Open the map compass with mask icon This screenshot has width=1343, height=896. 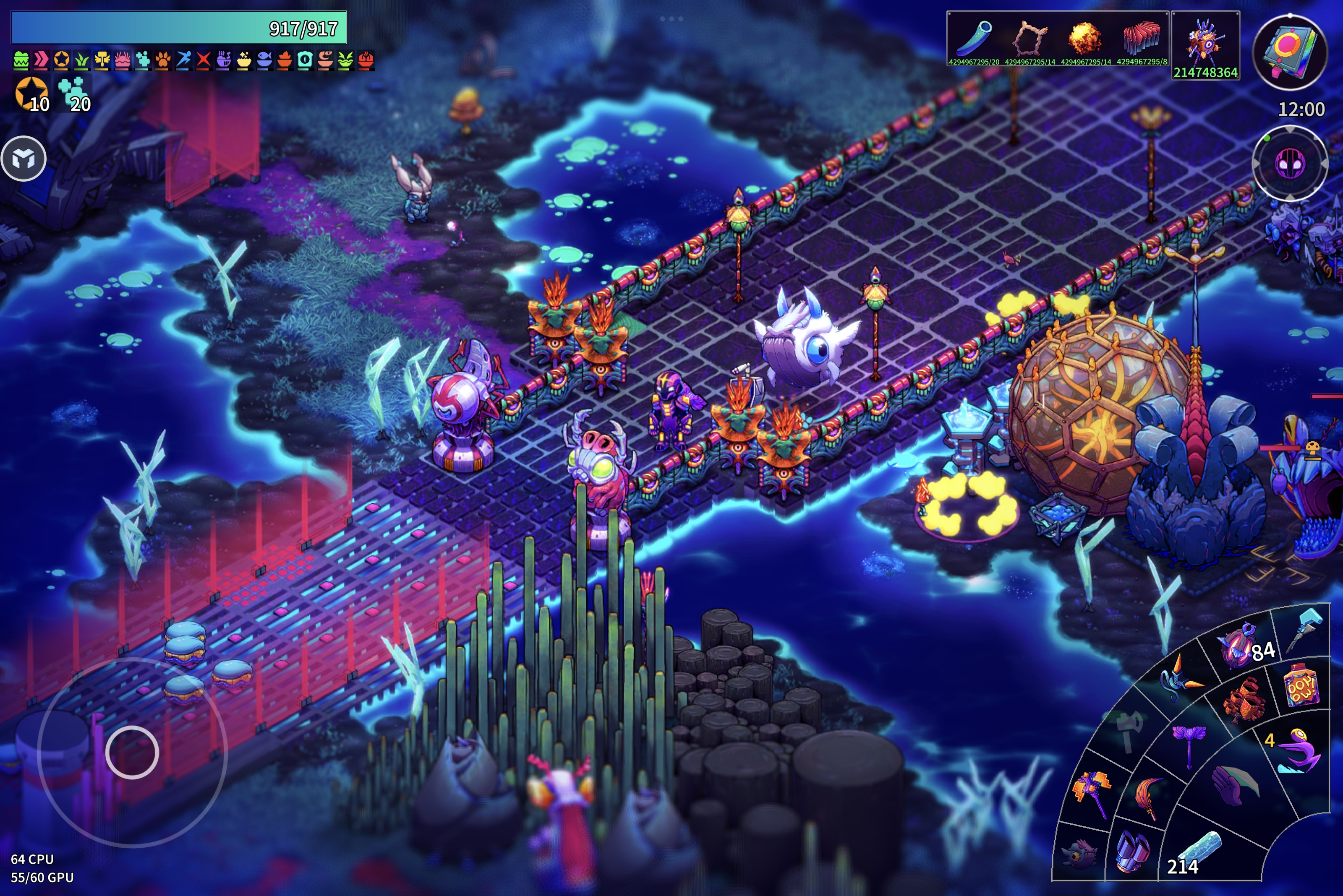coord(1289,164)
